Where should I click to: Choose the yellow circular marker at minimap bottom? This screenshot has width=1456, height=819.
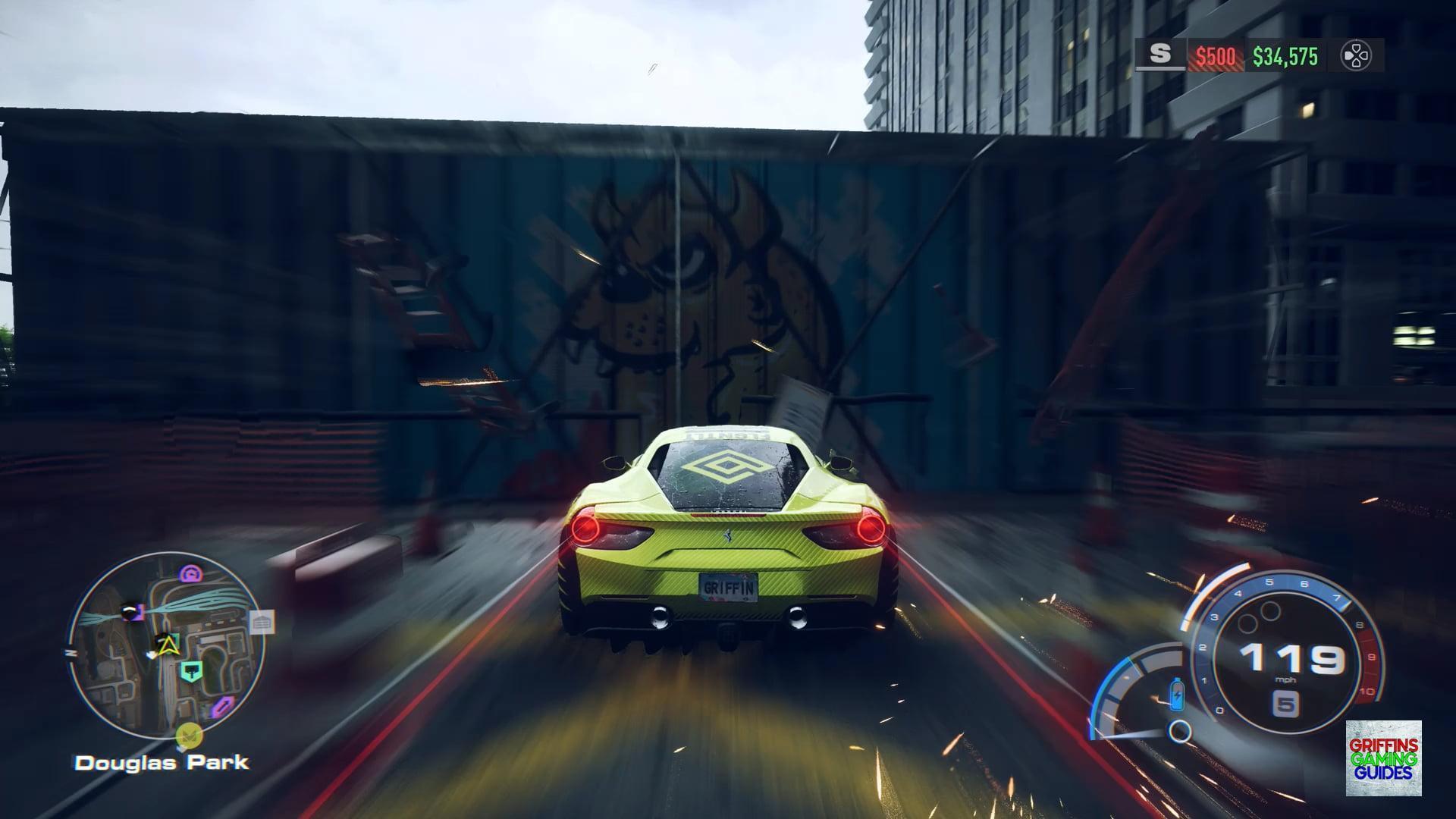click(188, 735)
